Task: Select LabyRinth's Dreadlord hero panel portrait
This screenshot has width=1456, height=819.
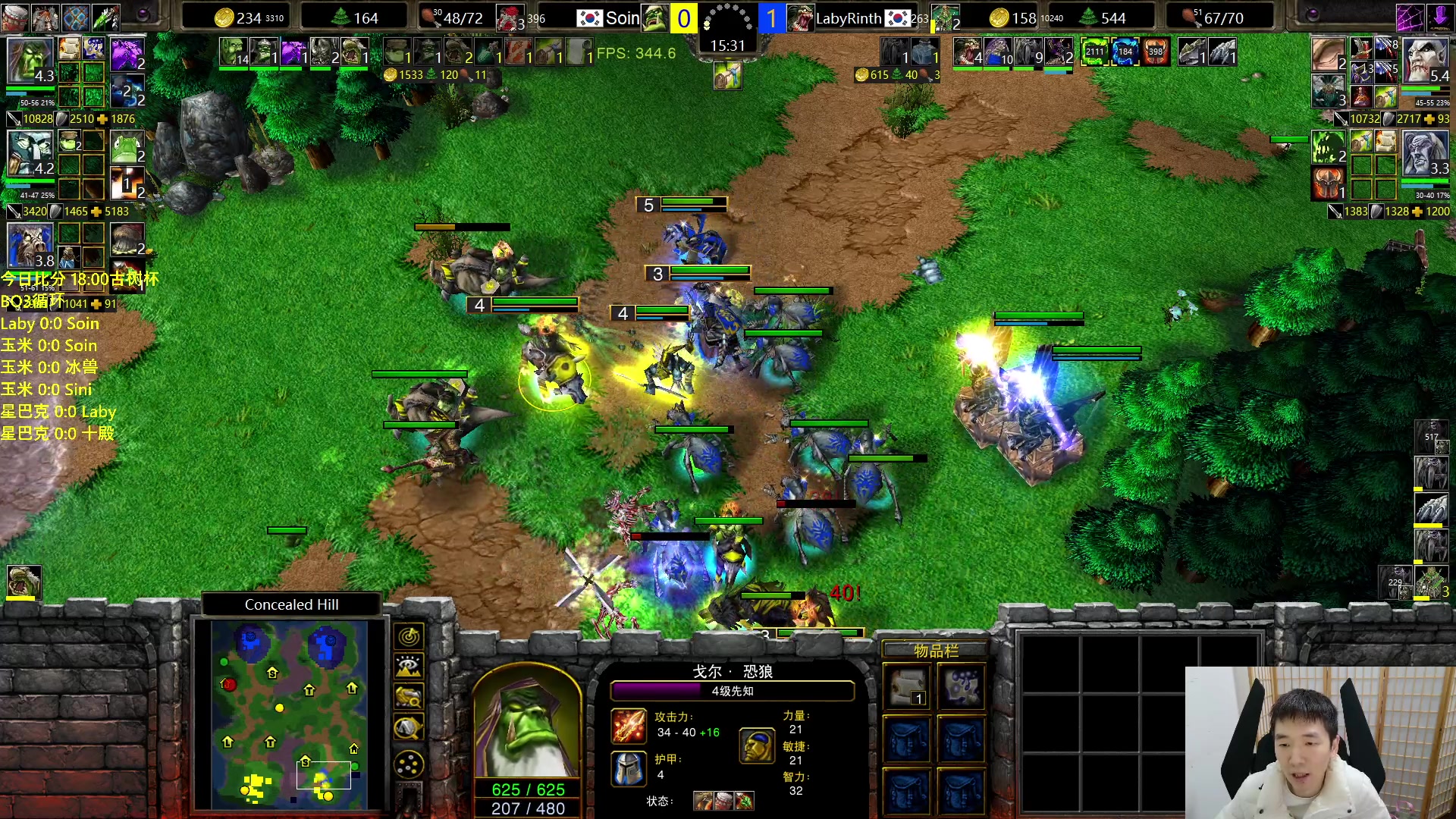Action: point(1425,61)
